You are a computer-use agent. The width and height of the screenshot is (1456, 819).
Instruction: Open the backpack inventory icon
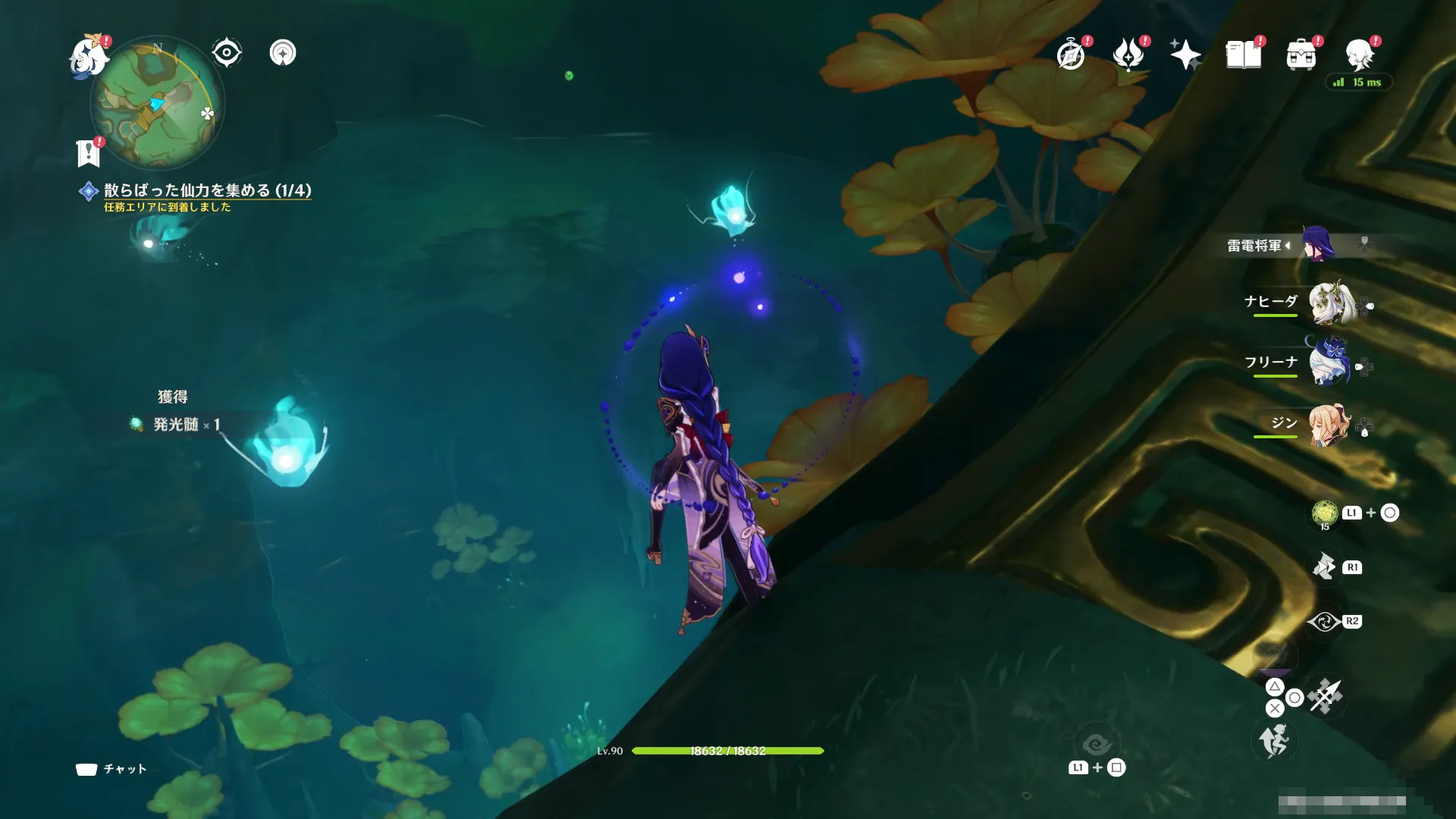(1301, 55)
